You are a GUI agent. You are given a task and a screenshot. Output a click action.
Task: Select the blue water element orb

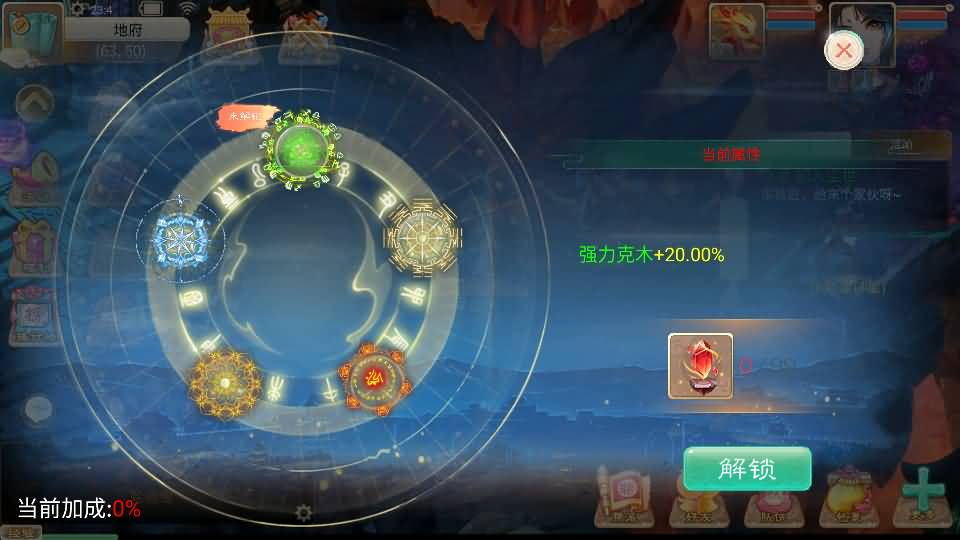pos(182,238)
